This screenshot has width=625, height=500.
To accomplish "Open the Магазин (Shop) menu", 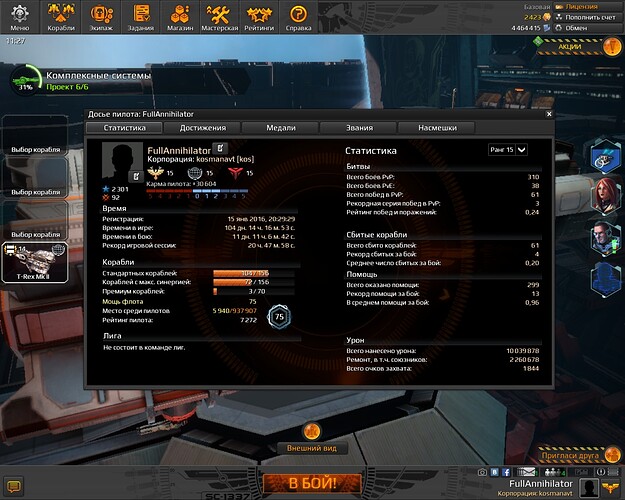I will [181, 17].
